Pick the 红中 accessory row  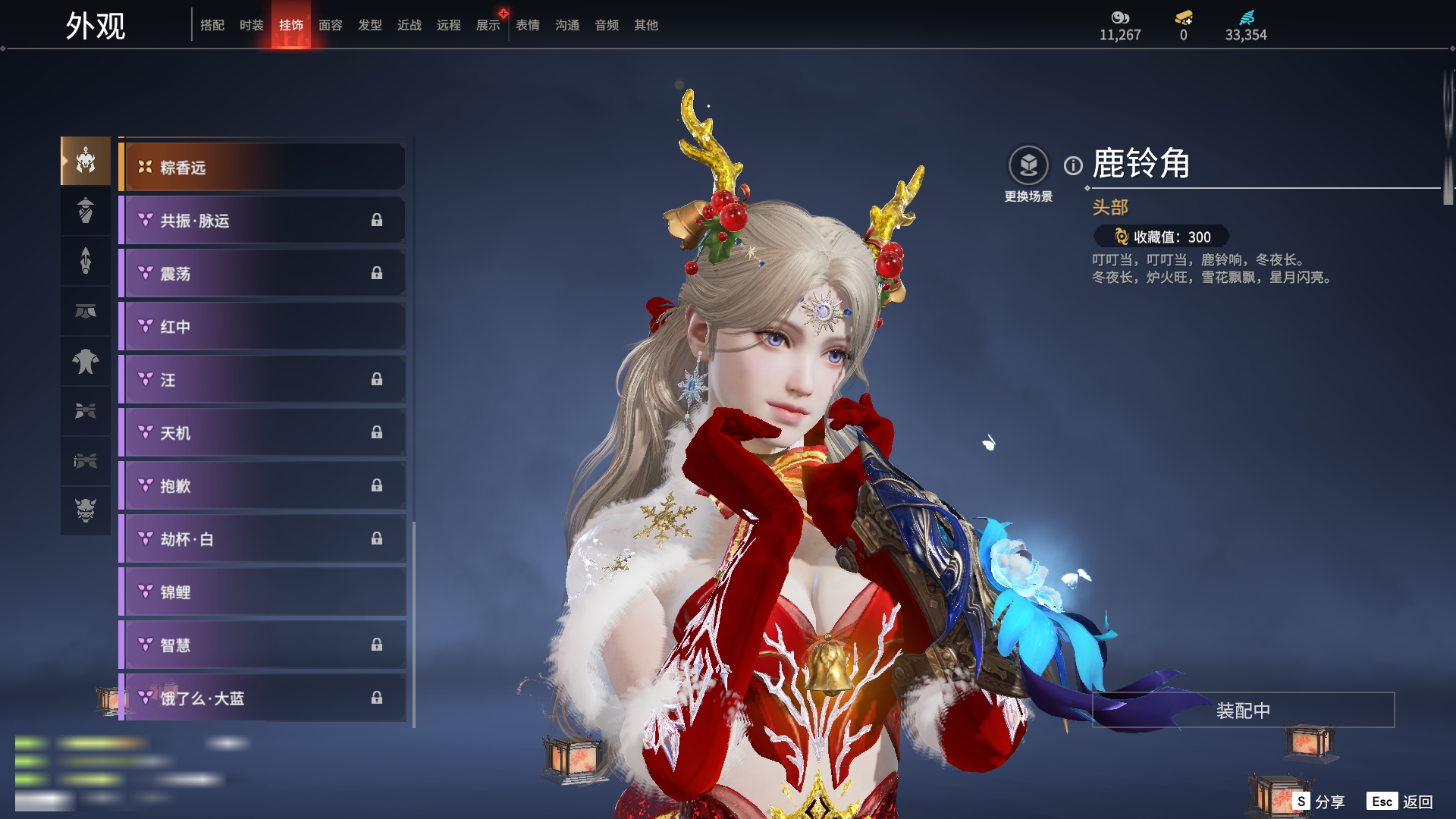pos(262,327)
